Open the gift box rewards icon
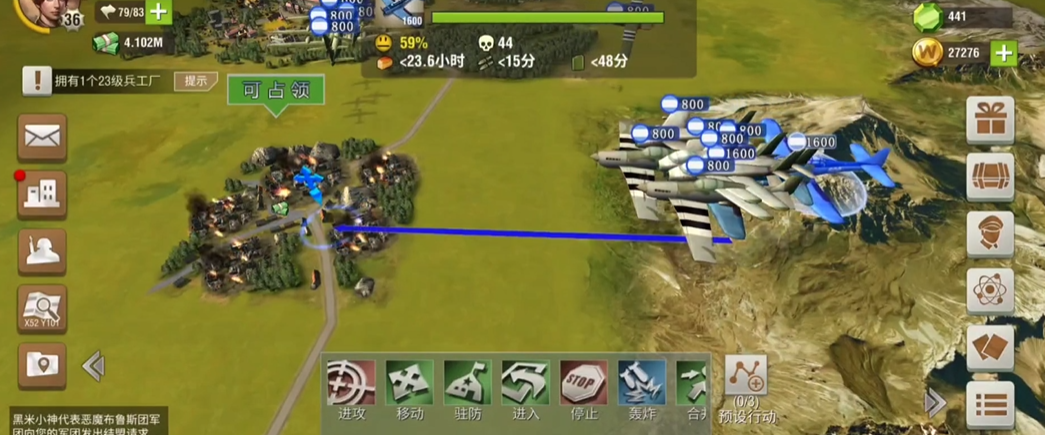Viewport: 1045px width, 435px height. pyautogui.click(x=990, y=121)
